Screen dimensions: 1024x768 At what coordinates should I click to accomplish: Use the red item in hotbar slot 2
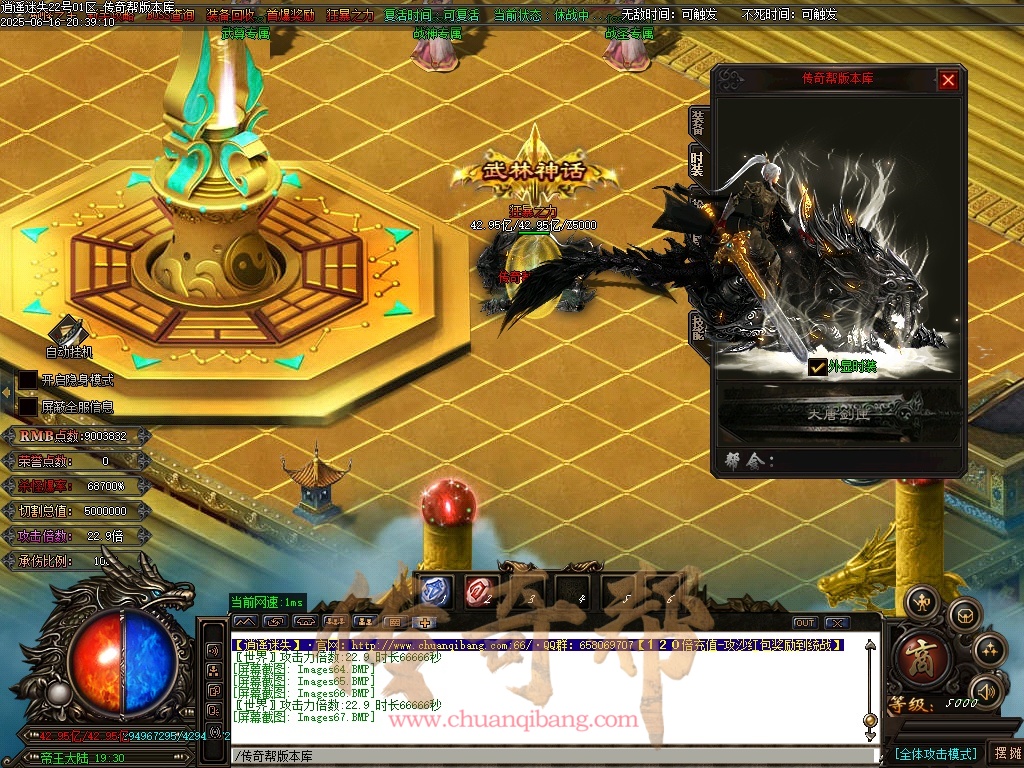click(x=479, y=592)
